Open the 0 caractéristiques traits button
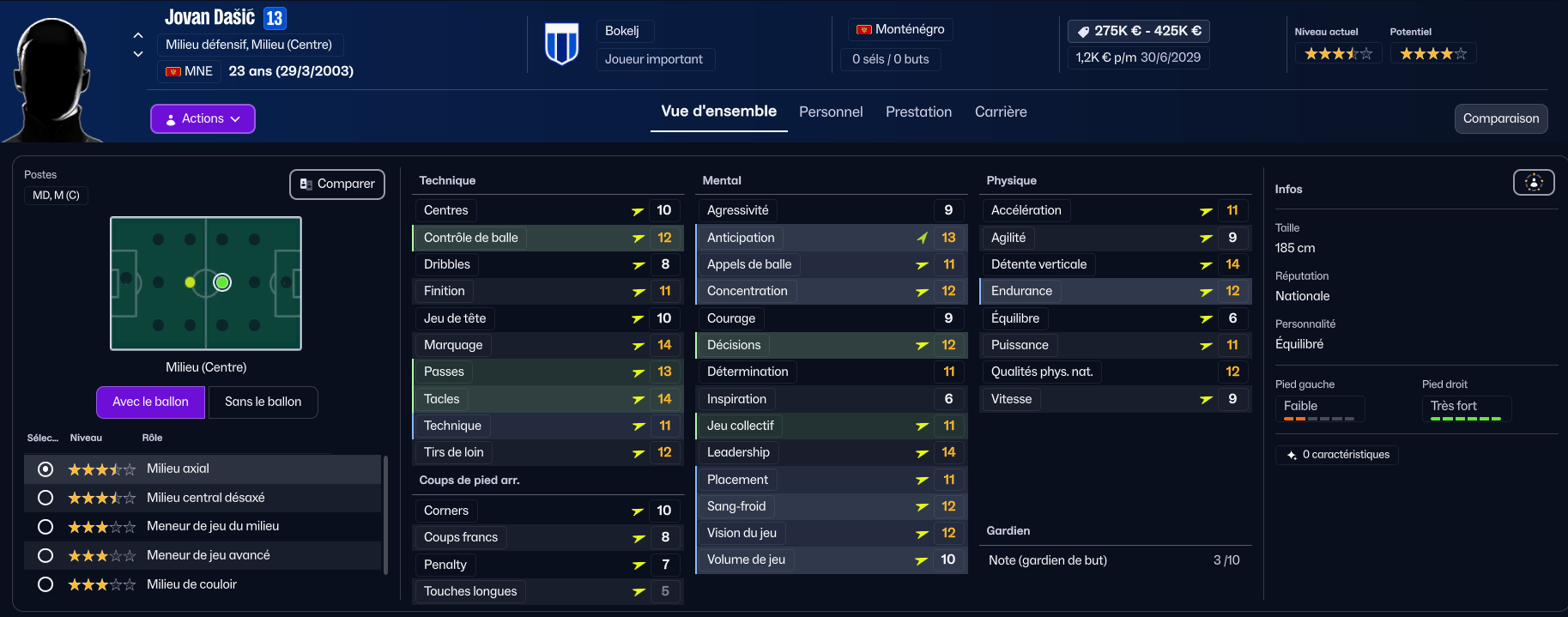Viewport: 1568px width, 617px height. (x=1337, y=455)
